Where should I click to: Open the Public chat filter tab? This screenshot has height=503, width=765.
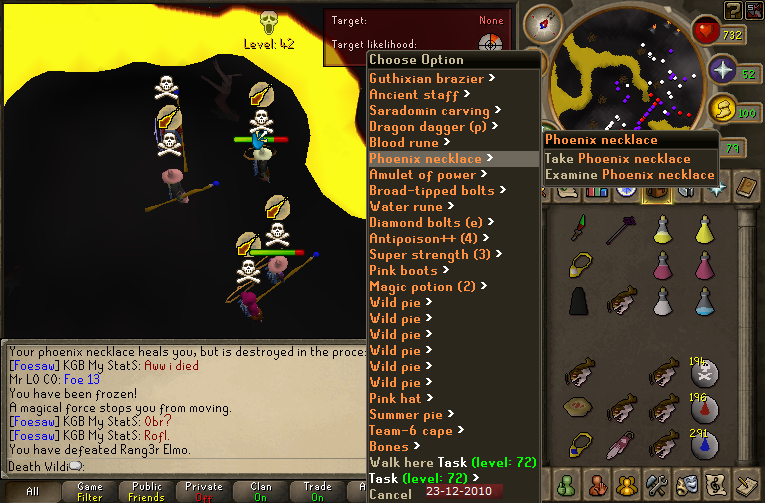tap(147, 491)
